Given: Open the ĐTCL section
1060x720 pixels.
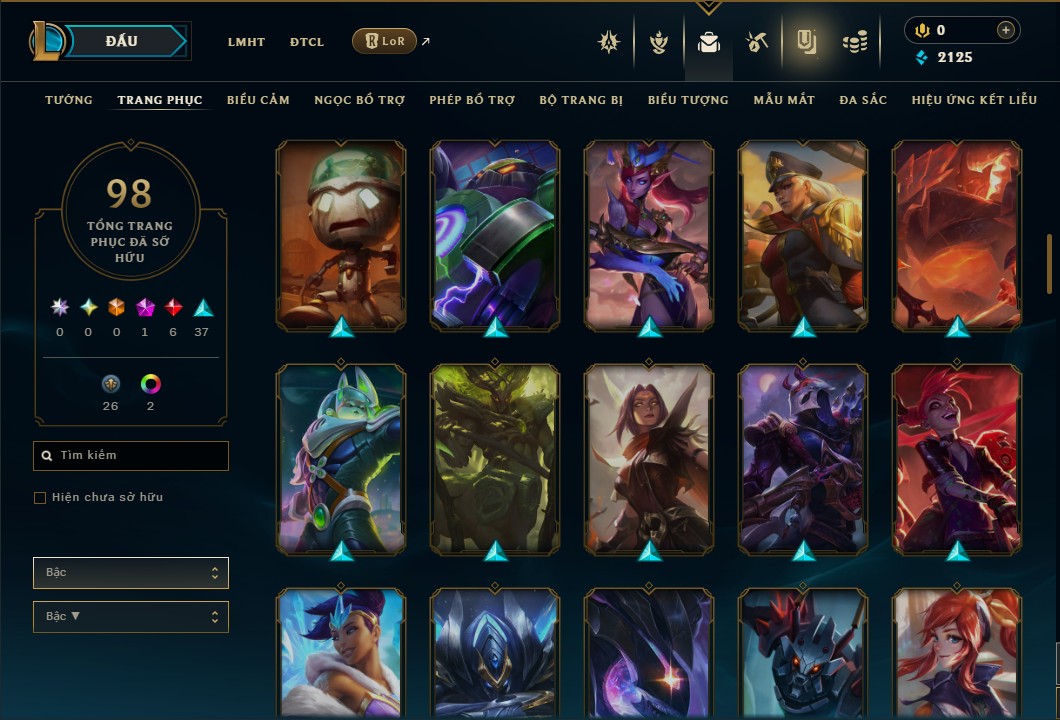Looking at the screenshot, I should pos(307,42).
